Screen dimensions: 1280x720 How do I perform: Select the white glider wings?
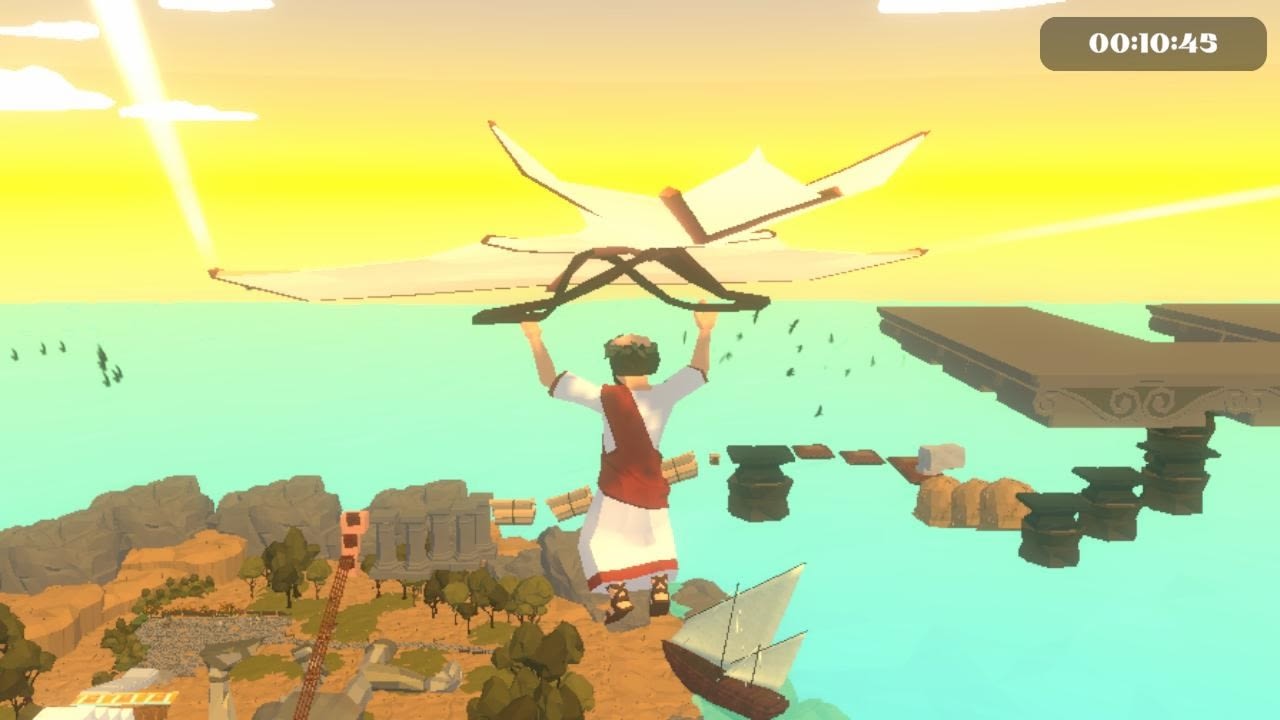click(640, 200)
